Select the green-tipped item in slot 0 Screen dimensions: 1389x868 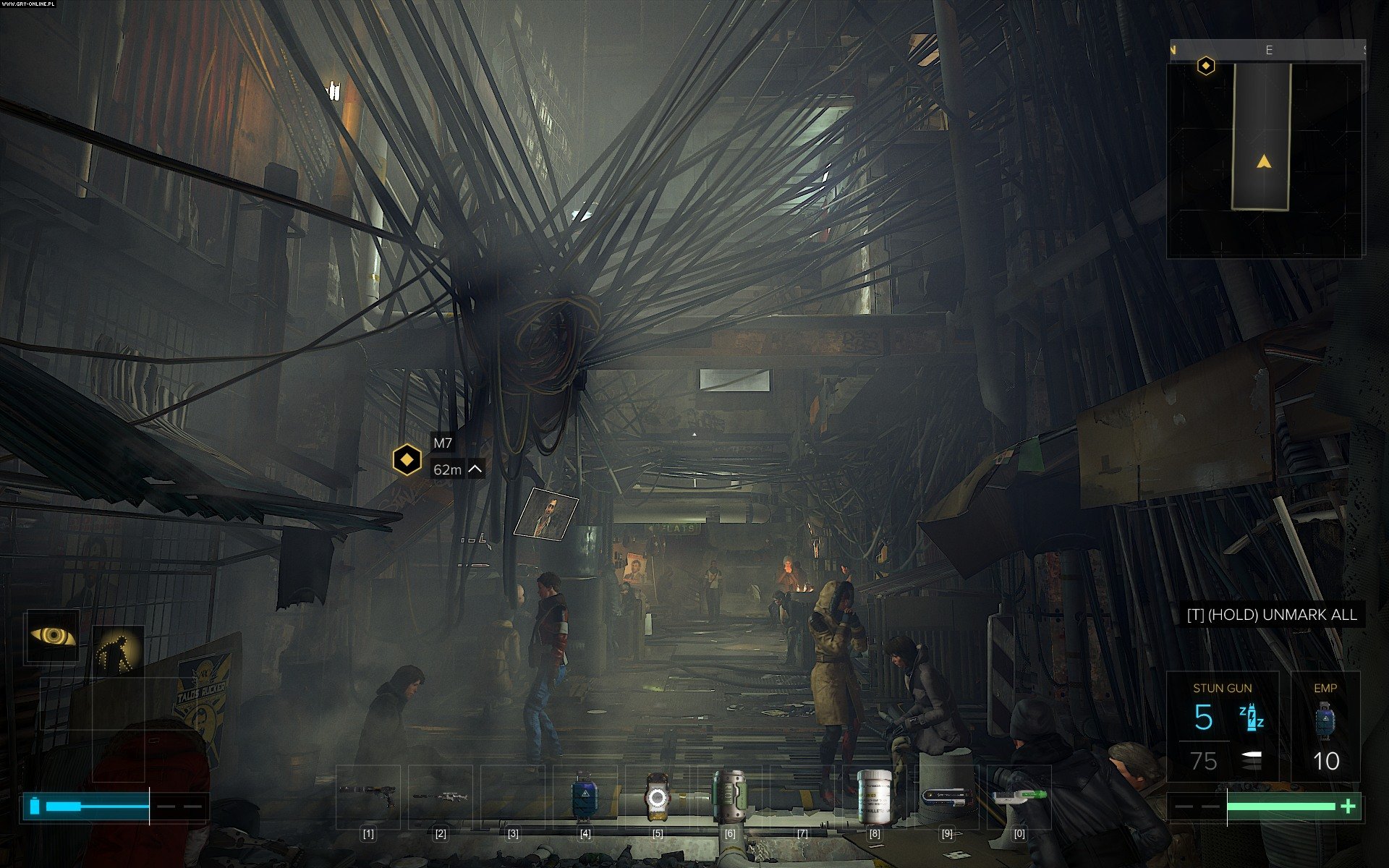[1019, 796]
